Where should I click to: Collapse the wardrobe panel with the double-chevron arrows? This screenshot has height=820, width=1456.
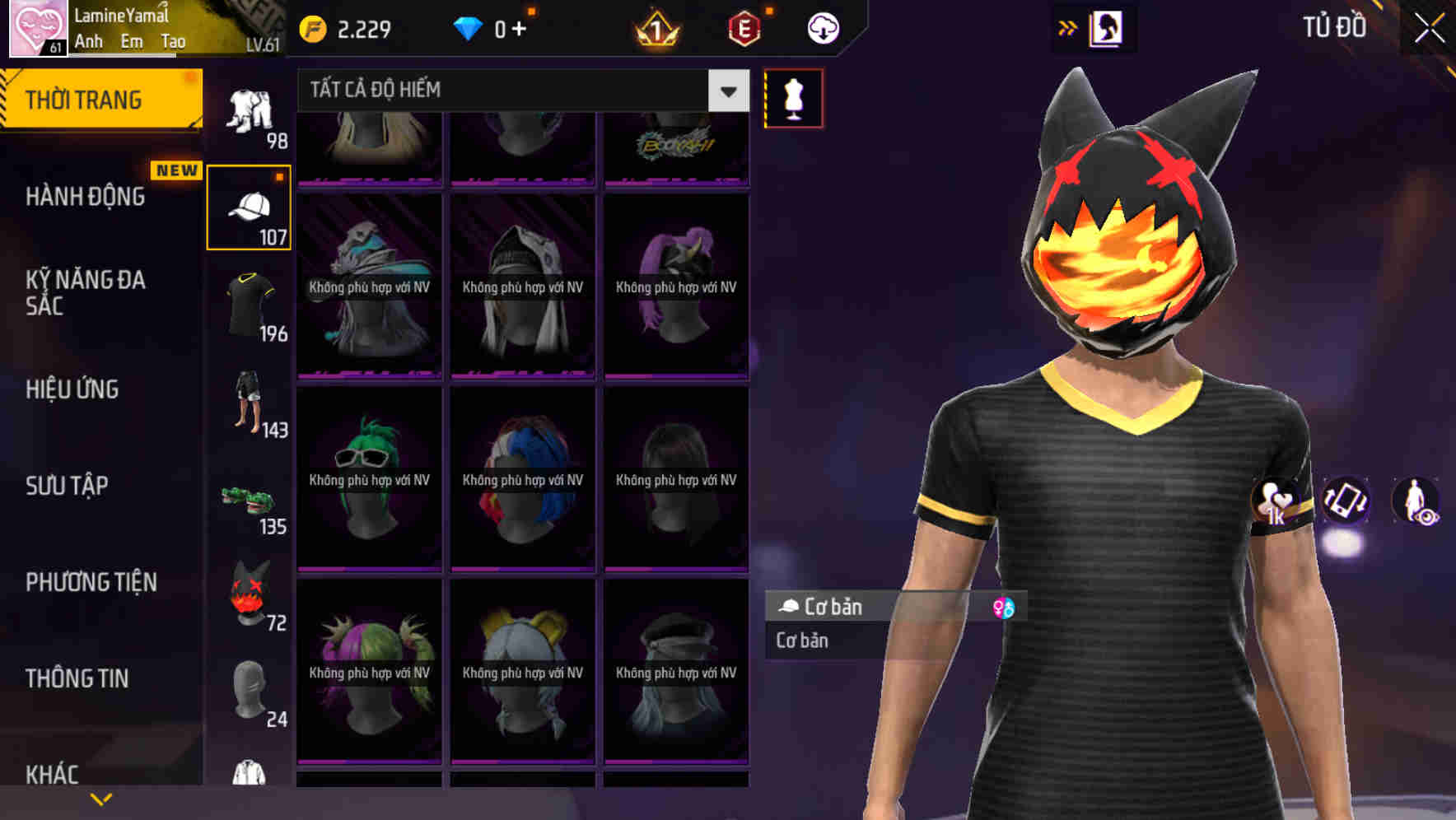click(1068, 27)
